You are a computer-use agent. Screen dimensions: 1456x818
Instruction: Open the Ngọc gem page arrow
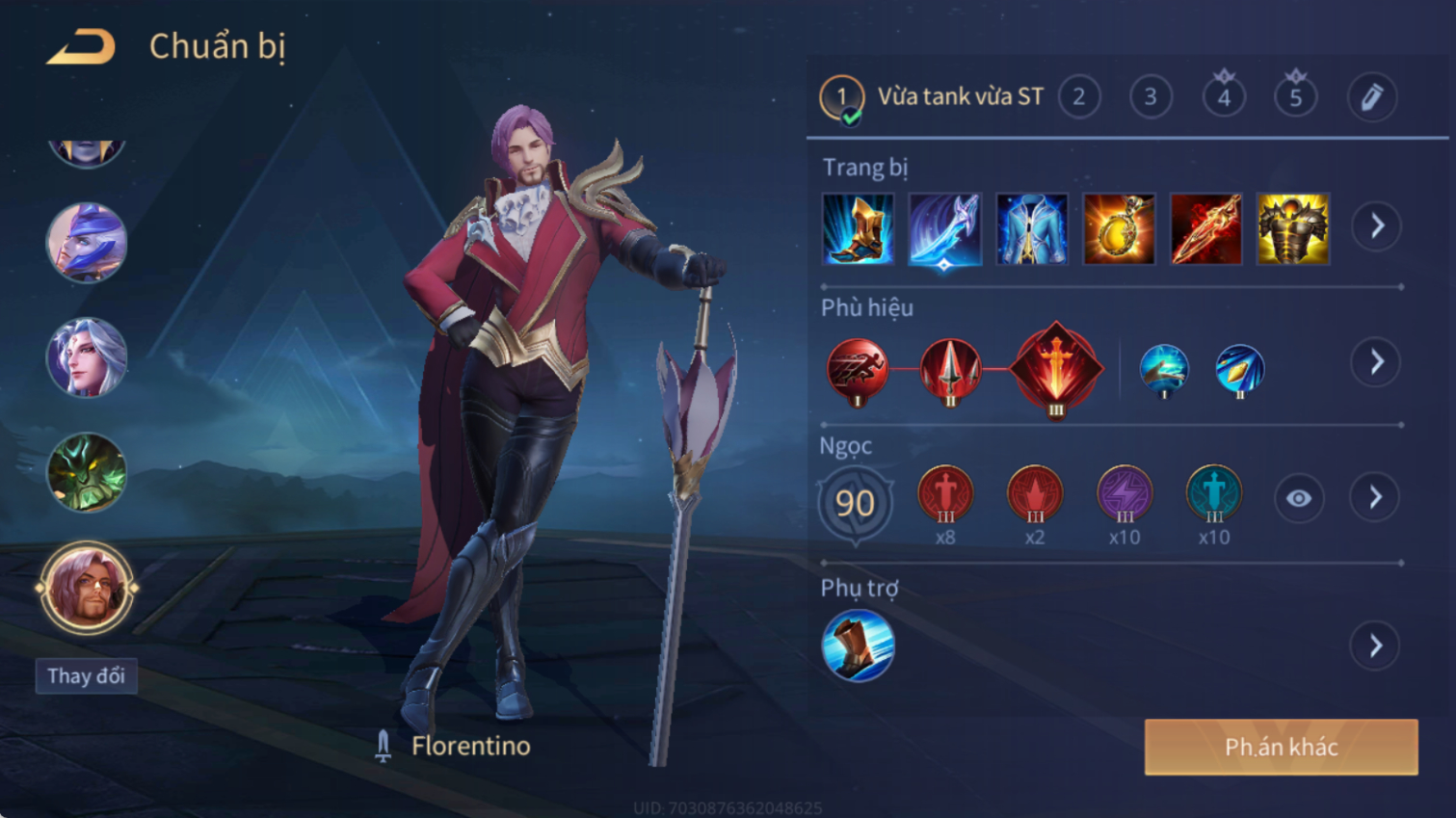(x=1376, y=497)
